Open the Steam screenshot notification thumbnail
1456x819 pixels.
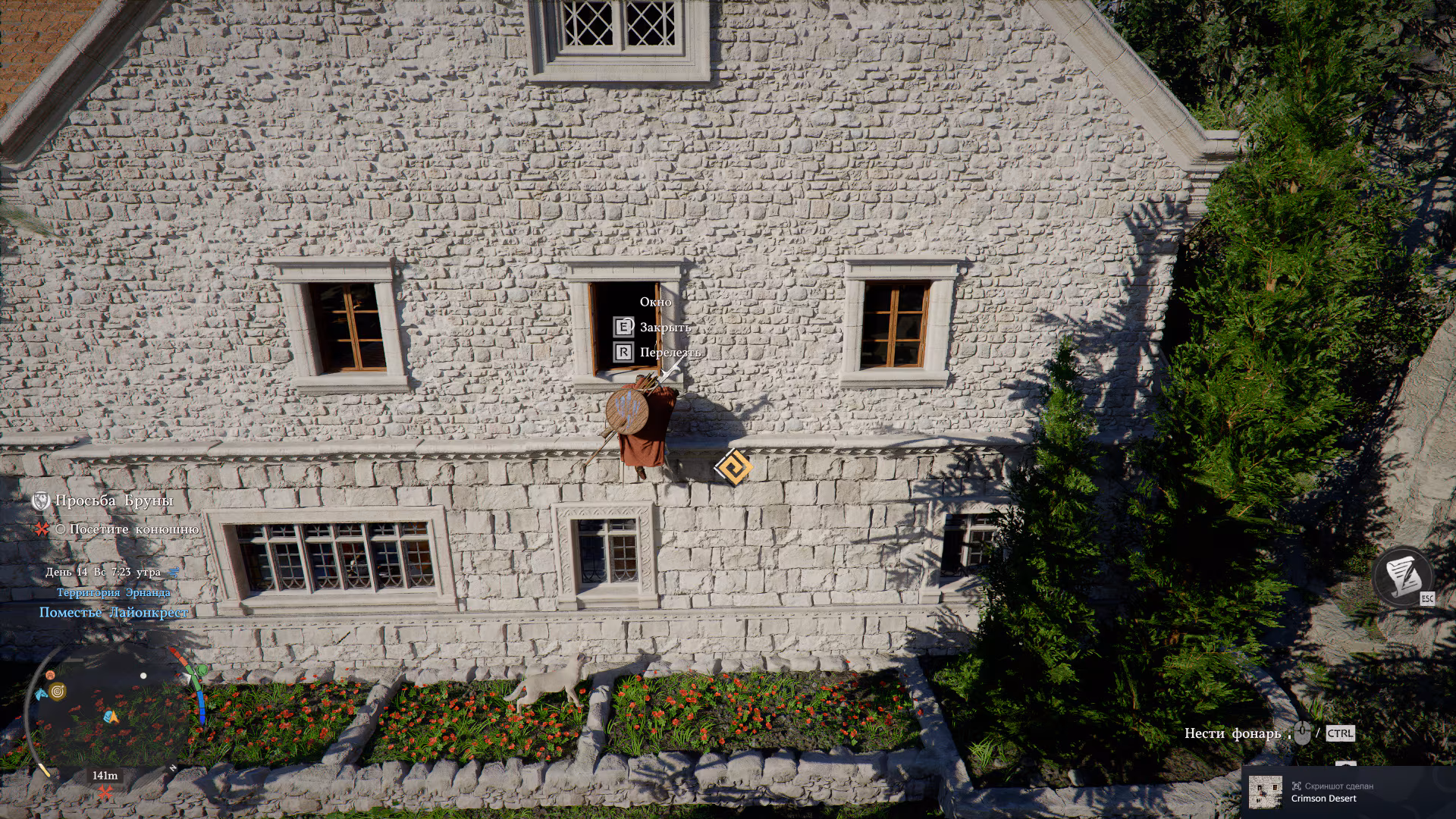pyautogui.click(x=1265, y=792)
